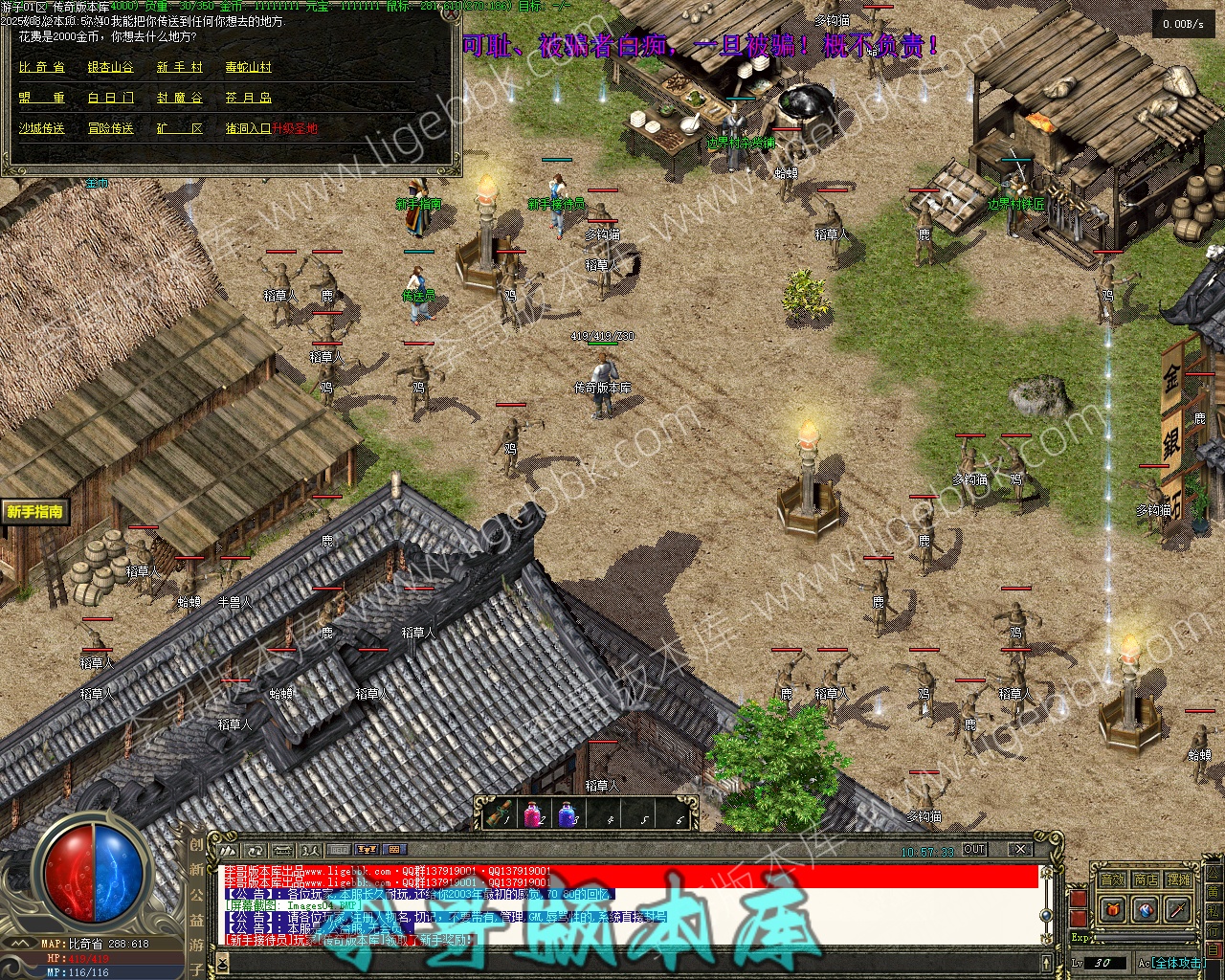Toggle the 音效 sound button

[1112, 880]
